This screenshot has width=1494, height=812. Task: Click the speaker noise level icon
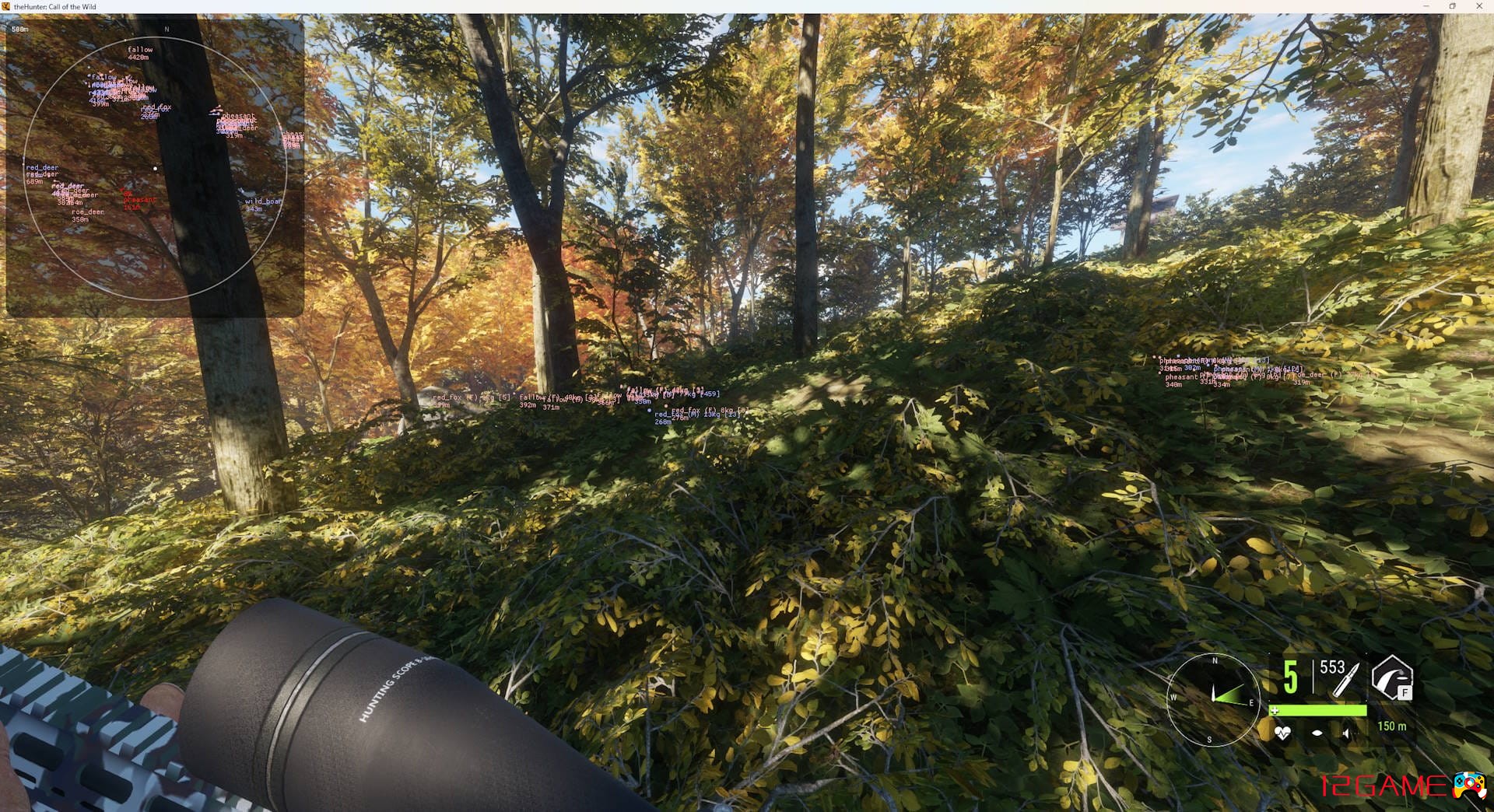tap(1348, 733)
